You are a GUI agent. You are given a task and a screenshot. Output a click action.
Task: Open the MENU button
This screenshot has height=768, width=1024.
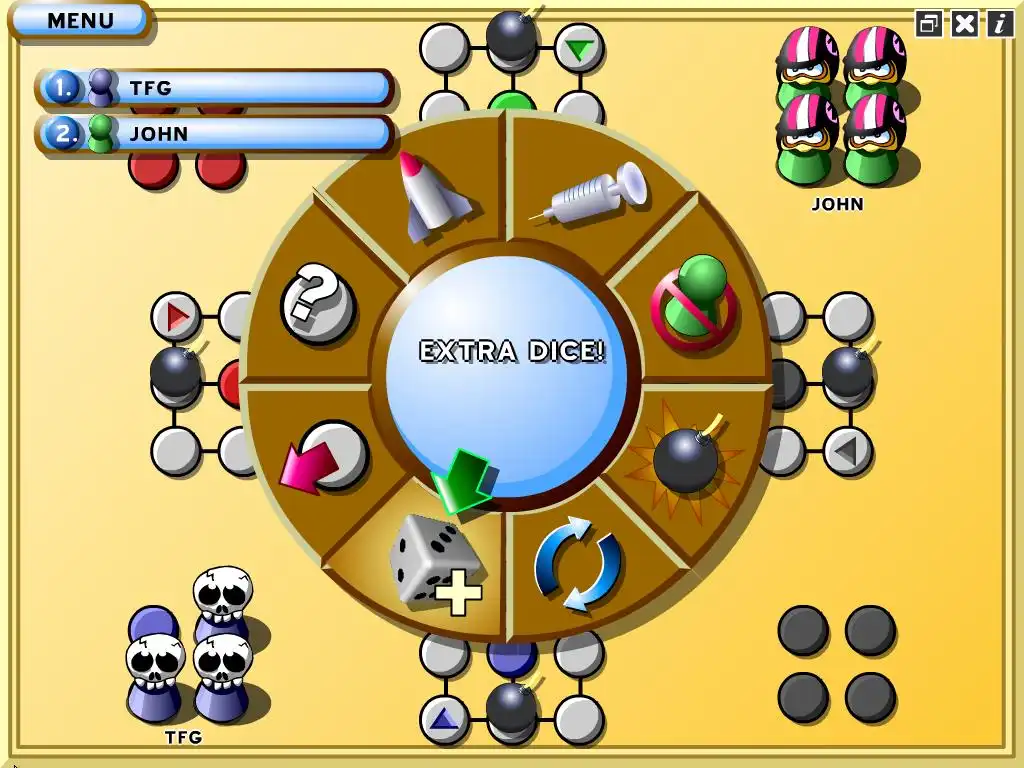tap(80, 20)
